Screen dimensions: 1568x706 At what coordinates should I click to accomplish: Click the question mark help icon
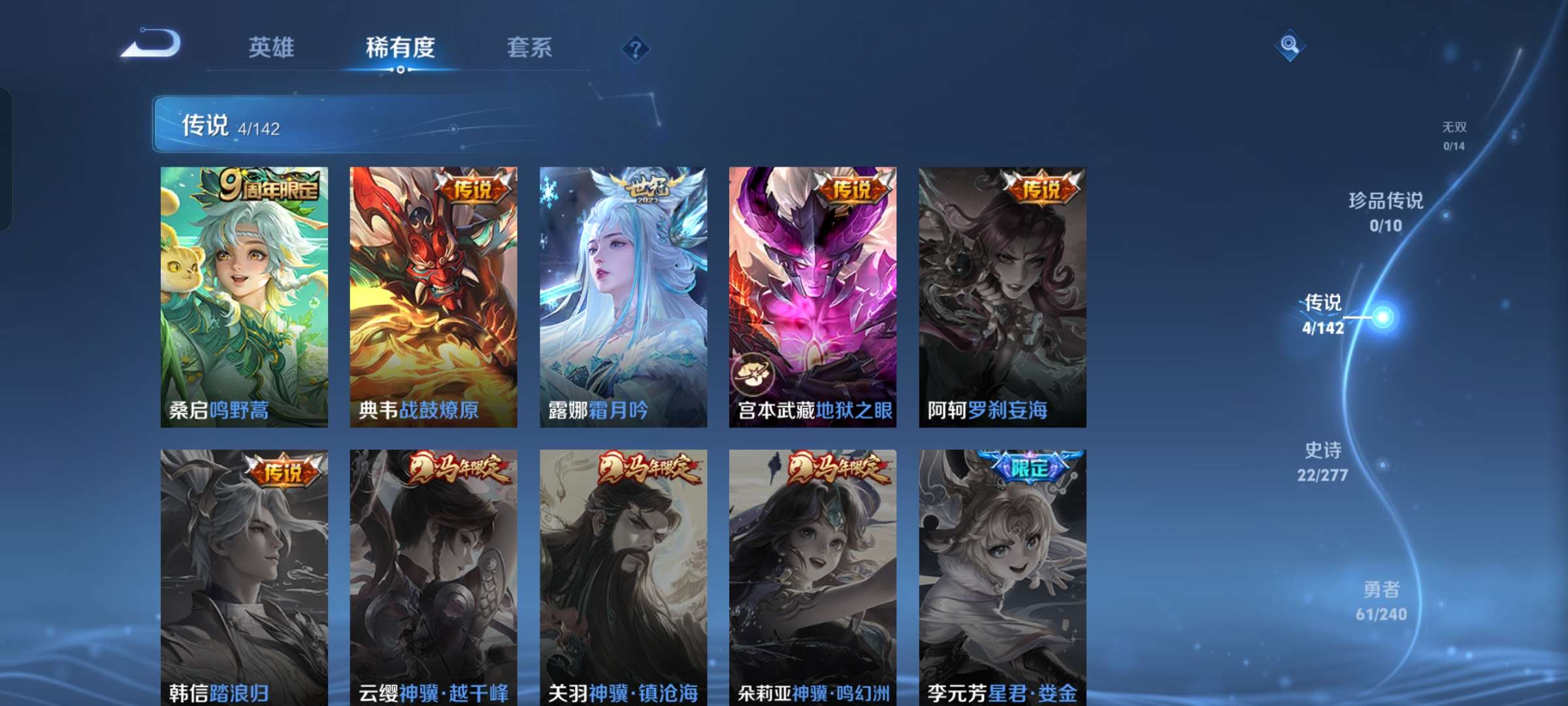click(x=637, y=48)
